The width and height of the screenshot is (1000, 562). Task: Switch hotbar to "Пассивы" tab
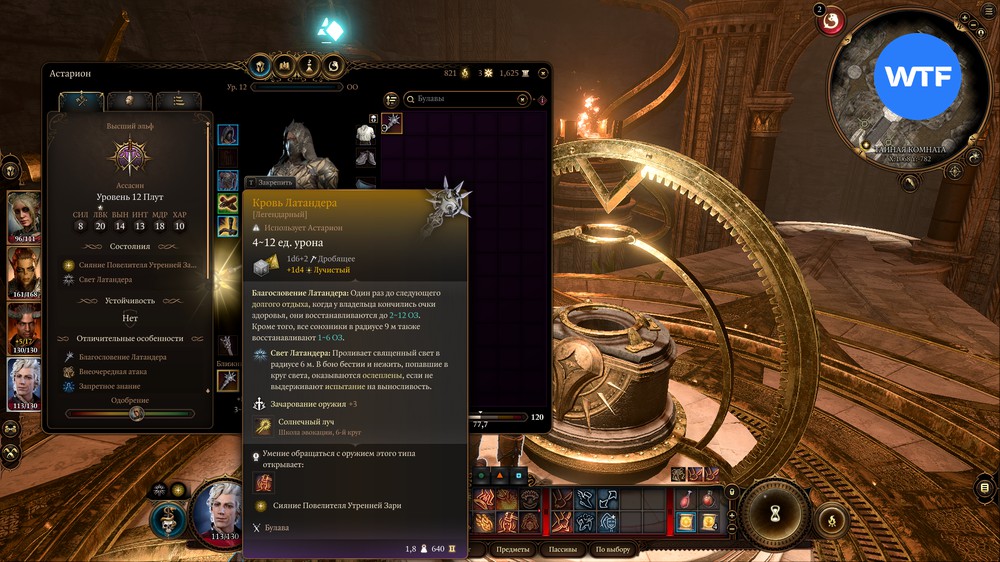(x=564, y=549)
